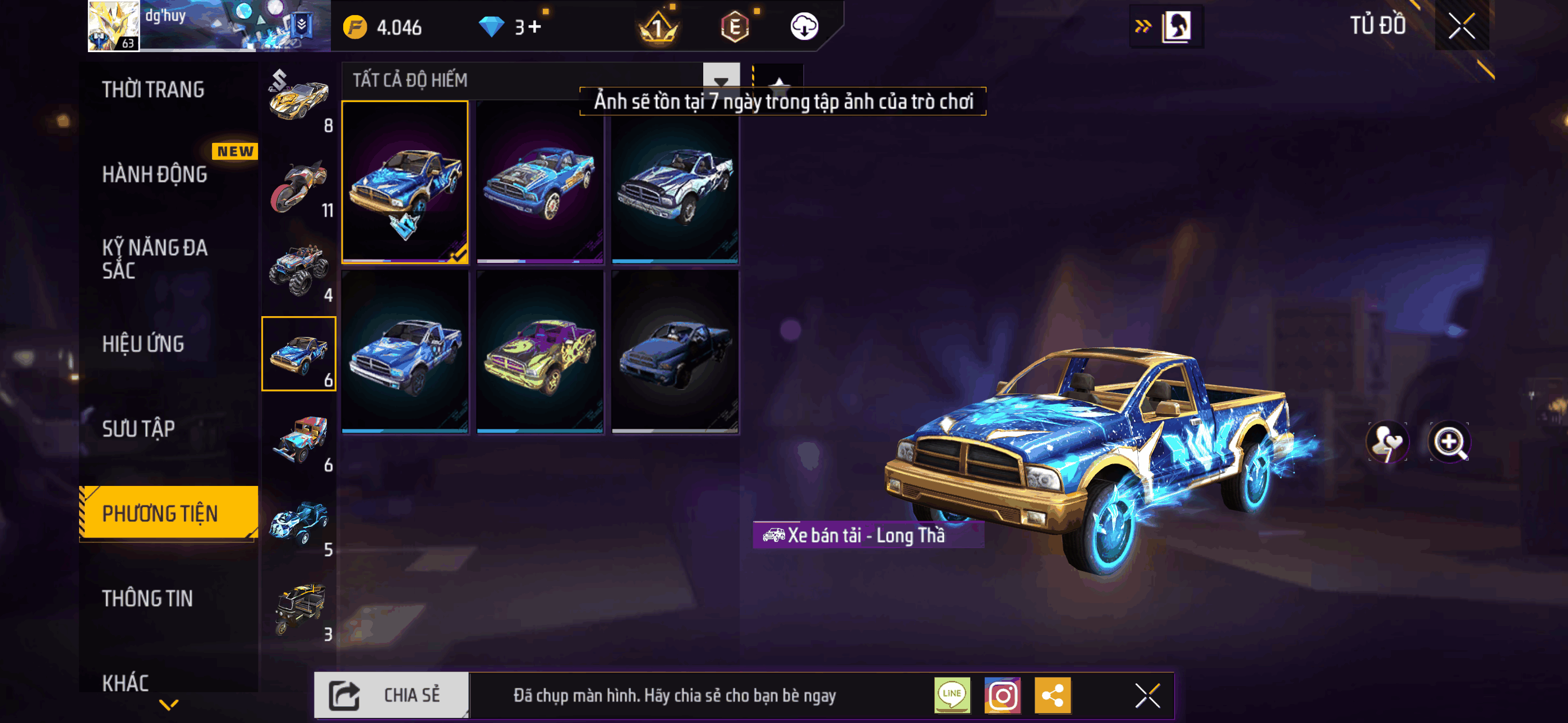The width and height of the screenshot is (1568, 723).
Task: Open the Thông Tin section
Action: pos(147,598)
